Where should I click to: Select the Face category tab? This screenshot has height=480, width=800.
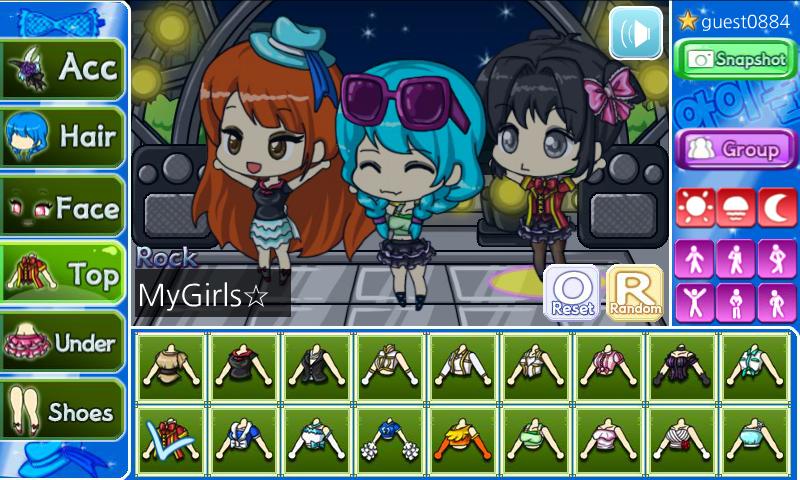coord(64,207)
